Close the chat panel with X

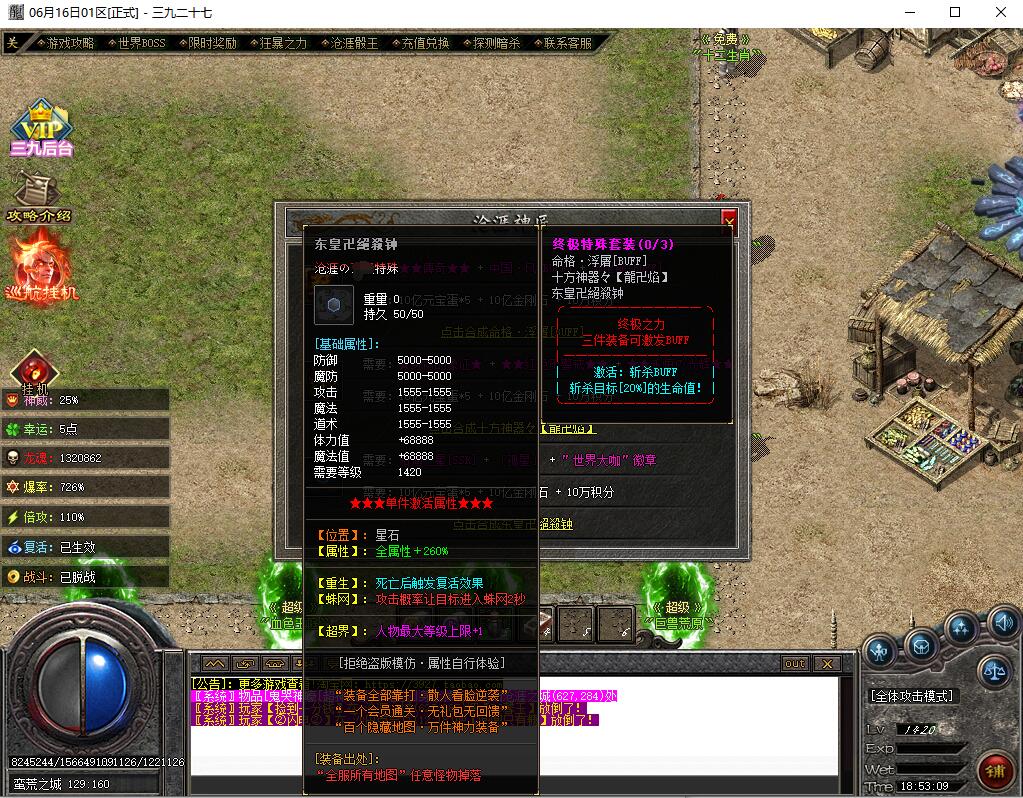pyautogui.click(x=826, y=664)
